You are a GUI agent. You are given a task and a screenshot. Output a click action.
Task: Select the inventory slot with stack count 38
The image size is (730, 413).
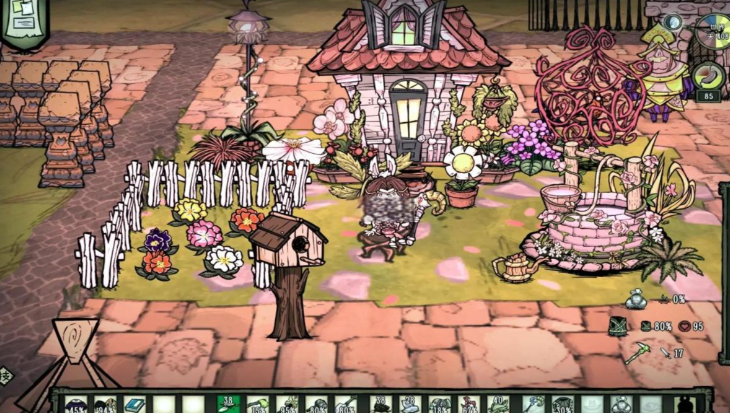228,404
